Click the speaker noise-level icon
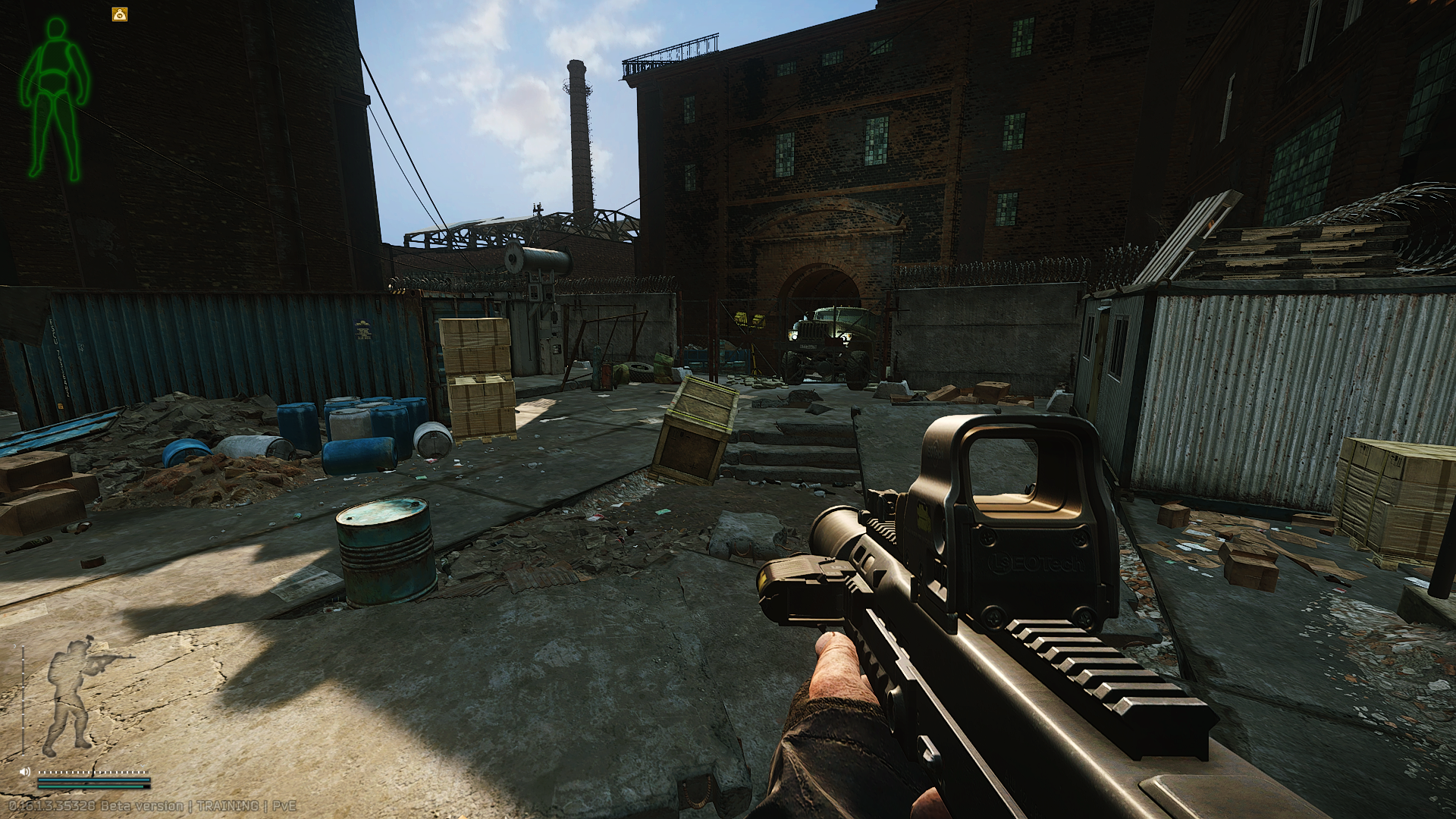This screenshot has width=1456, height=819. 24,771
